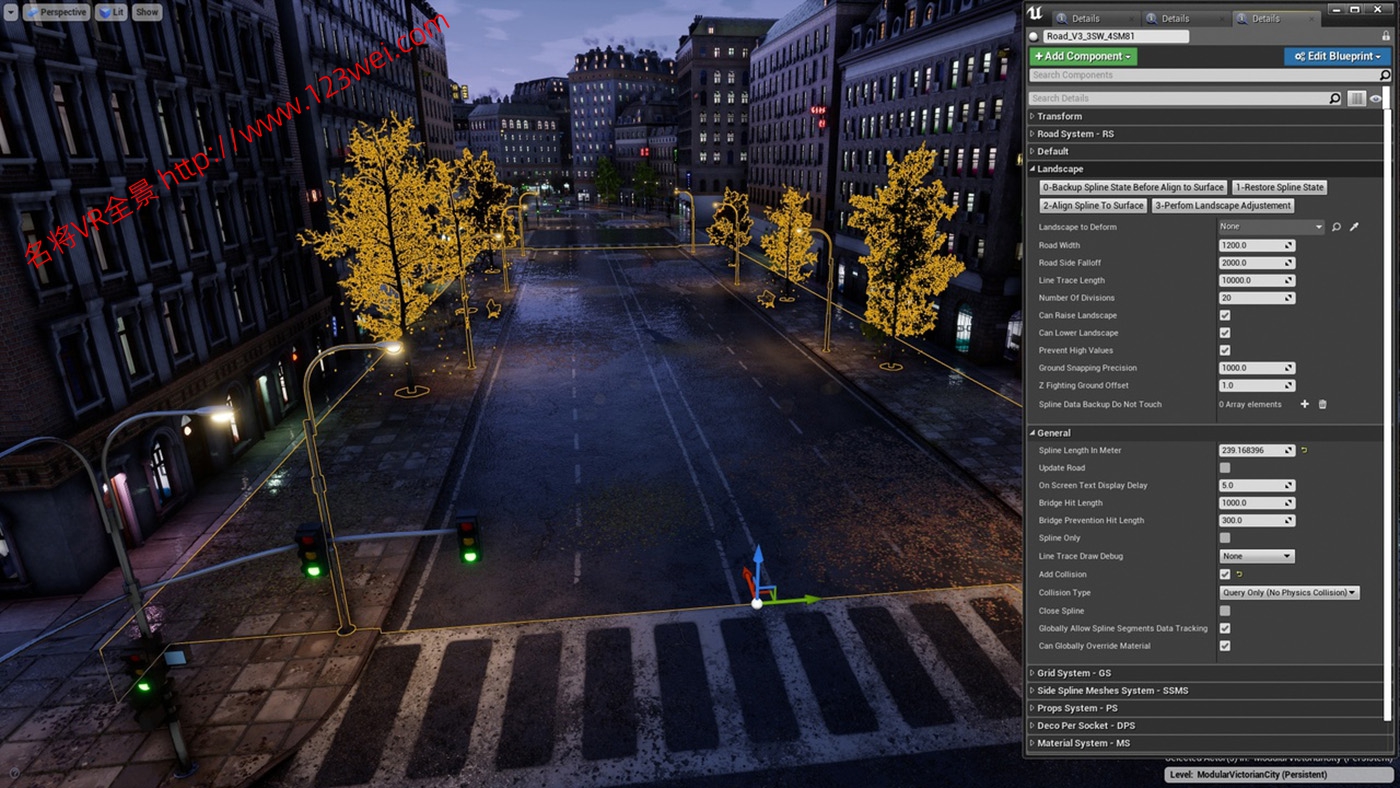Uncheck Can Raise Landscape
This screenshot has width=1400, height=788.
pyautogui.click(x=1225, y=315)
